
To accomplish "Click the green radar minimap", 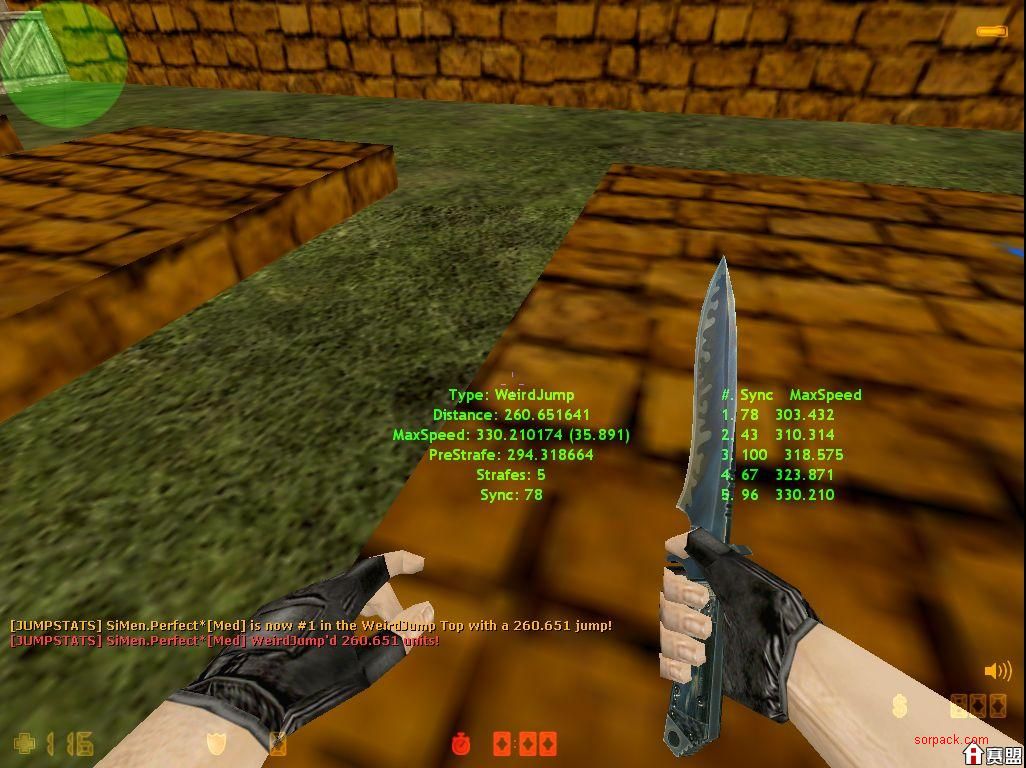I will pyautogui.click(x=63, y=64).
